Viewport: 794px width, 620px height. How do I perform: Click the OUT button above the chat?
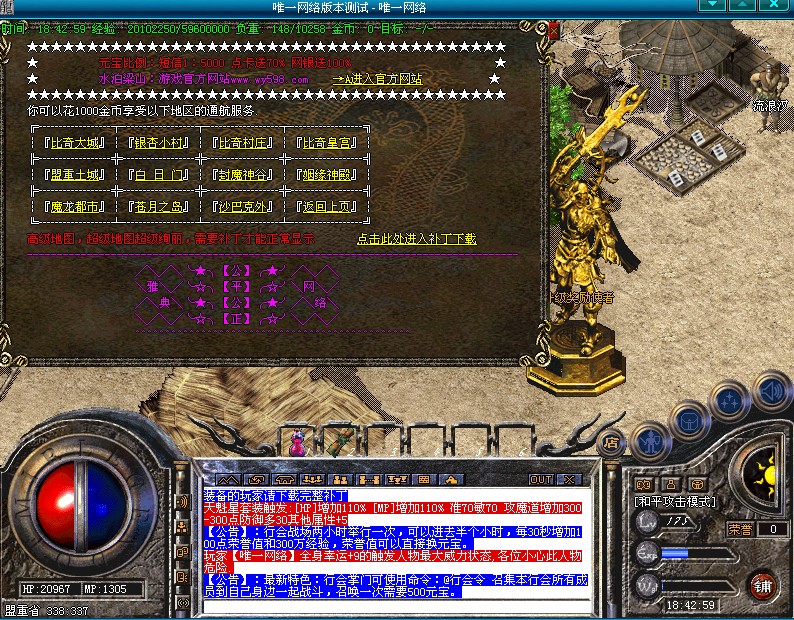[x=541, y=479]
